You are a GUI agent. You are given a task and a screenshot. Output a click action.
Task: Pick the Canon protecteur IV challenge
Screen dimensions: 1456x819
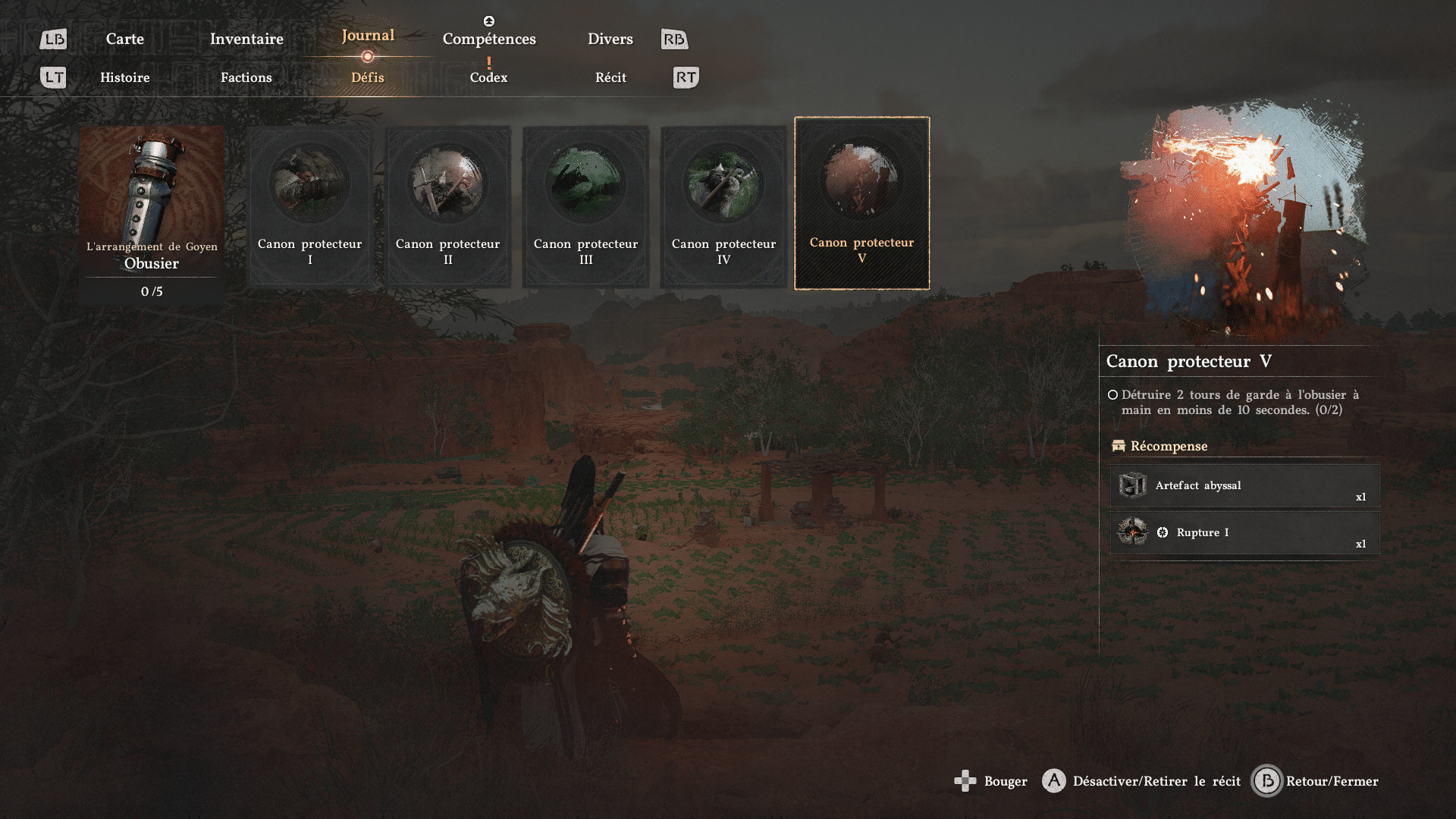click(x=723, y=206)
